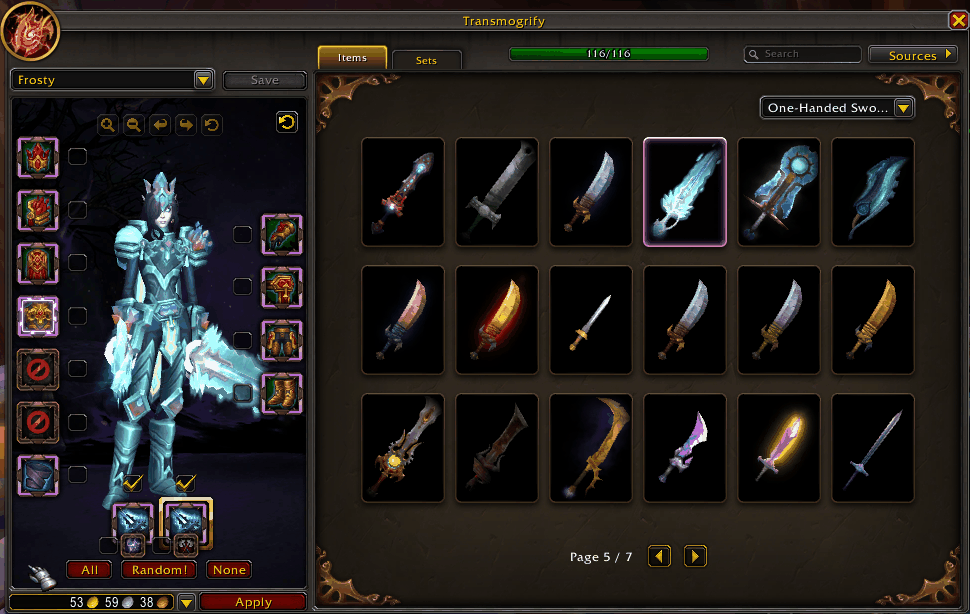Switch to the Sets tab

(x=427, y=60)
